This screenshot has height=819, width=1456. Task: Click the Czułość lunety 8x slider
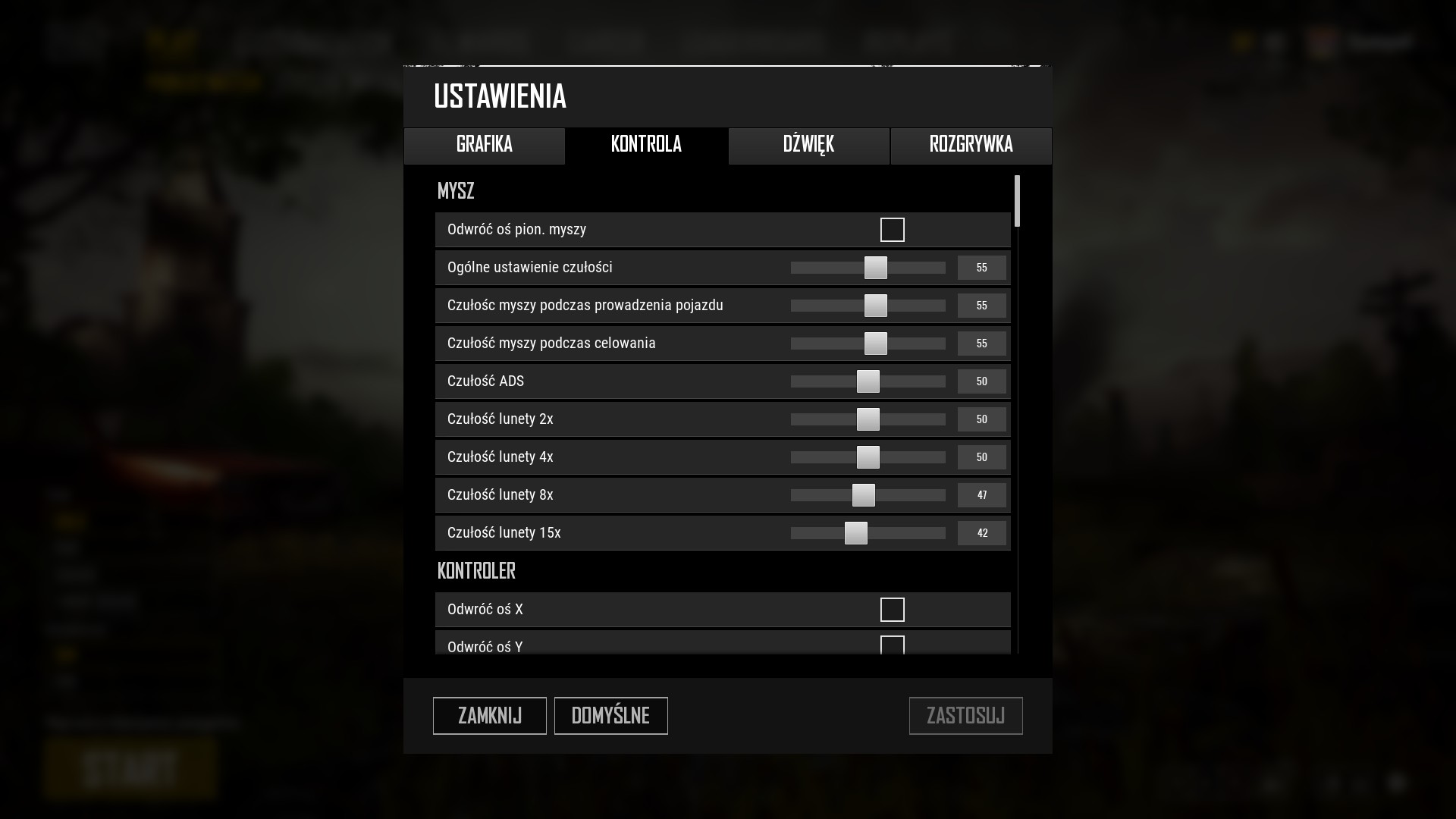(863, 495)
